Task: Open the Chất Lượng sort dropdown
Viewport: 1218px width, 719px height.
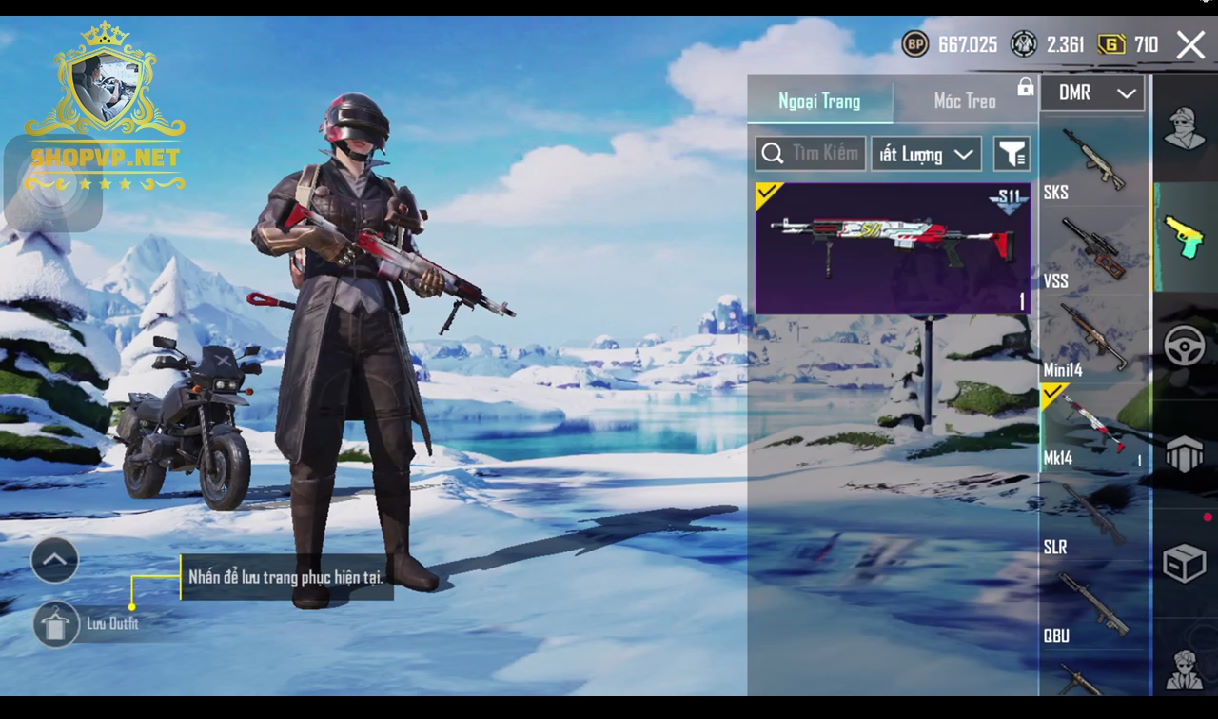Action: pyautogui.click(x=926, y=154)
